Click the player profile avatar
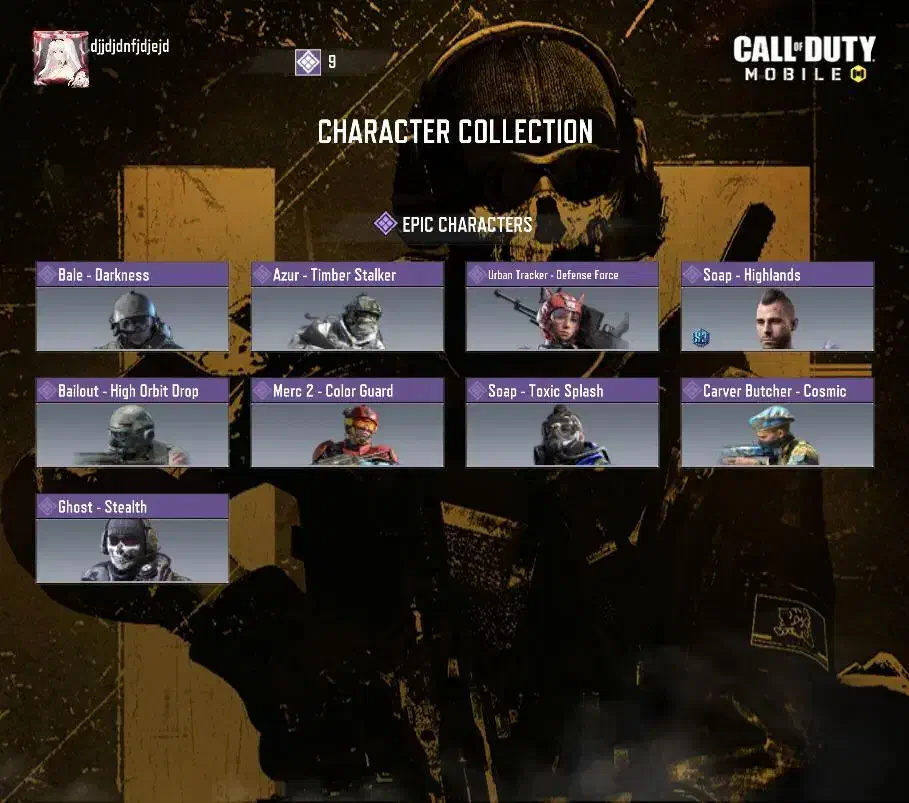Image resolution: width=909 pixels, height=803 pixels. point(61,58)
